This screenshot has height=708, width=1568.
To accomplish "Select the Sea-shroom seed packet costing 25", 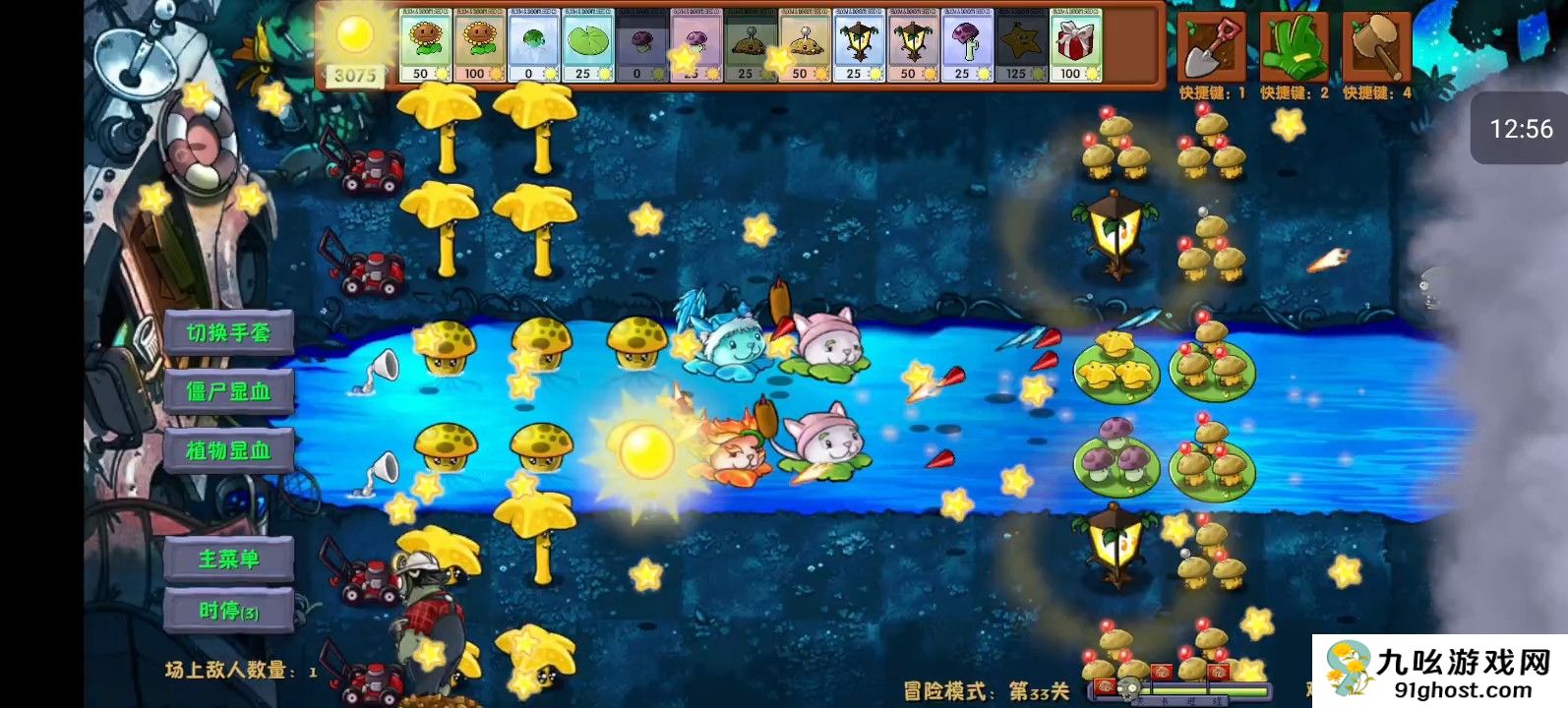I will click(x=696, y=44).
